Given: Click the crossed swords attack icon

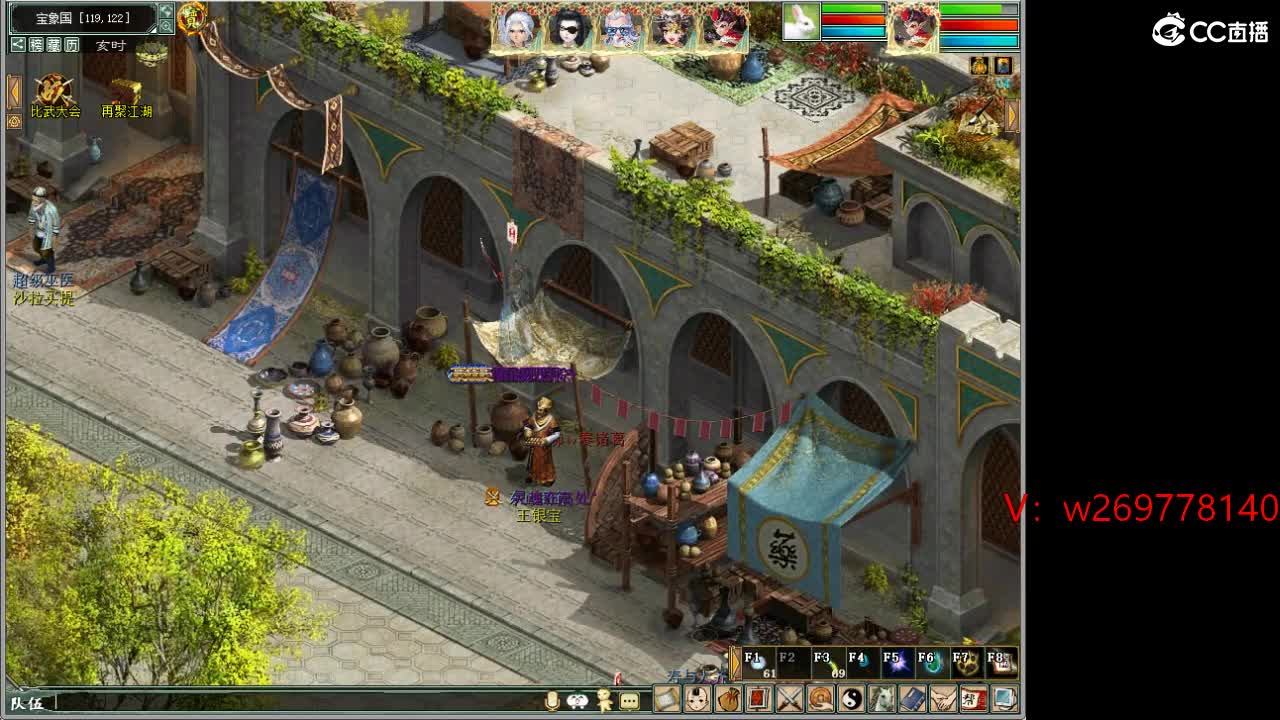Looking at the screenshot, I should click(x=790, y=698).
